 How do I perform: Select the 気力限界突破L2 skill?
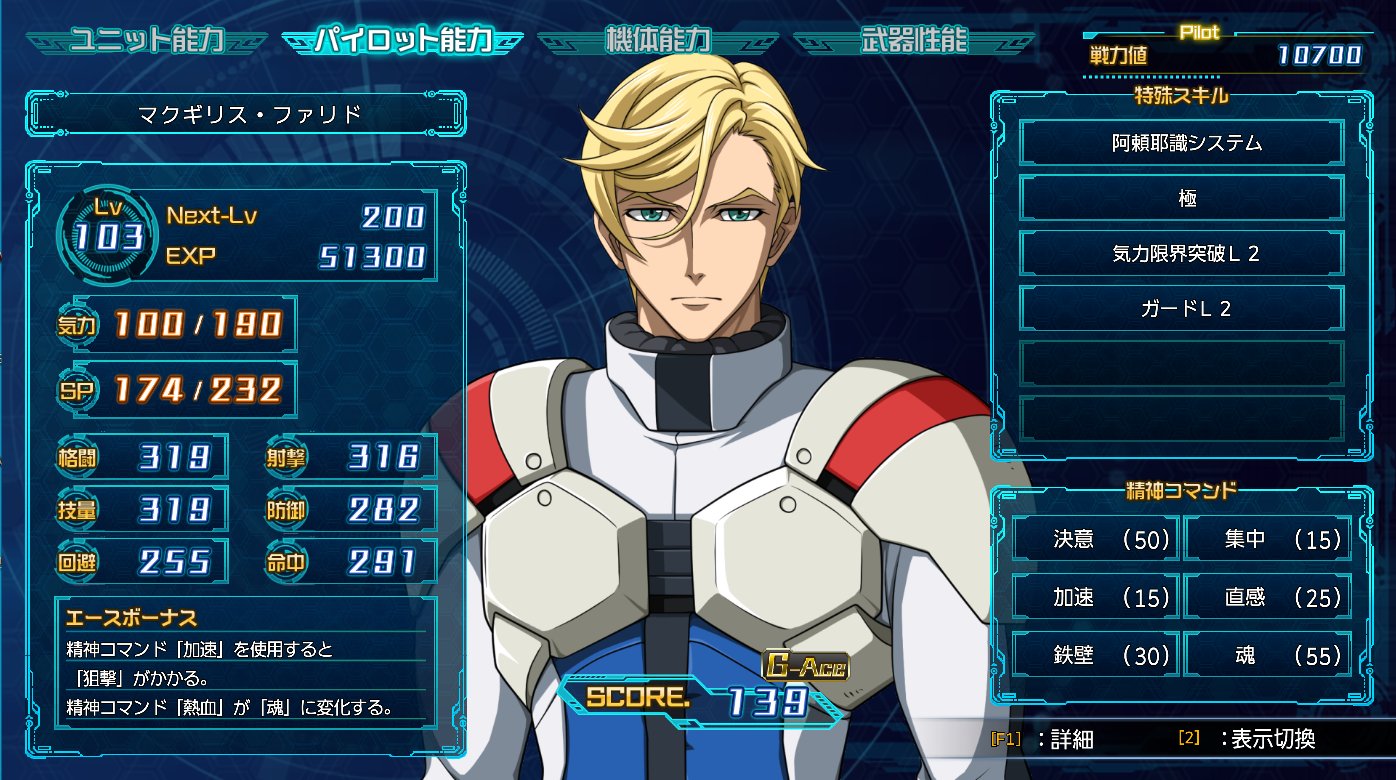[1180, 254]
